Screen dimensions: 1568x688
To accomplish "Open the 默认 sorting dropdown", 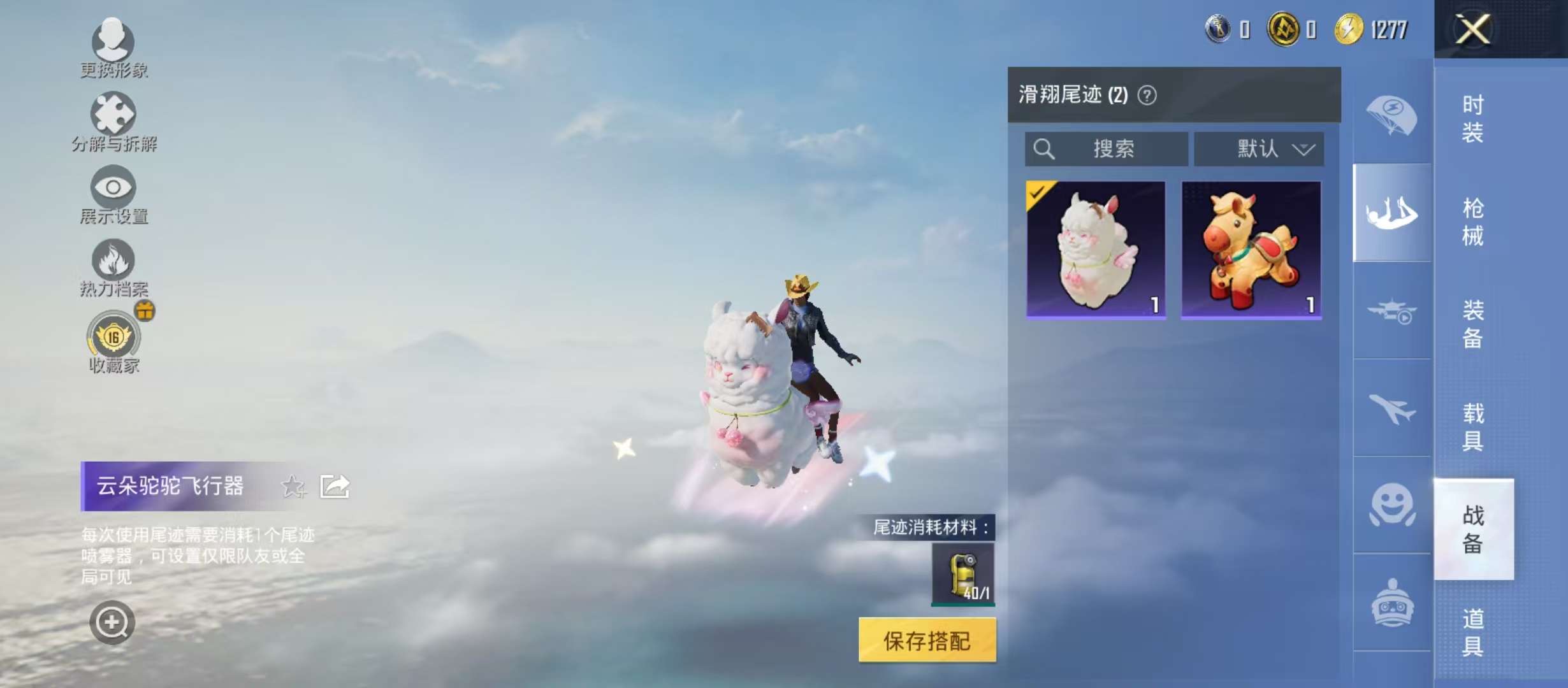I will point(1259,148).
